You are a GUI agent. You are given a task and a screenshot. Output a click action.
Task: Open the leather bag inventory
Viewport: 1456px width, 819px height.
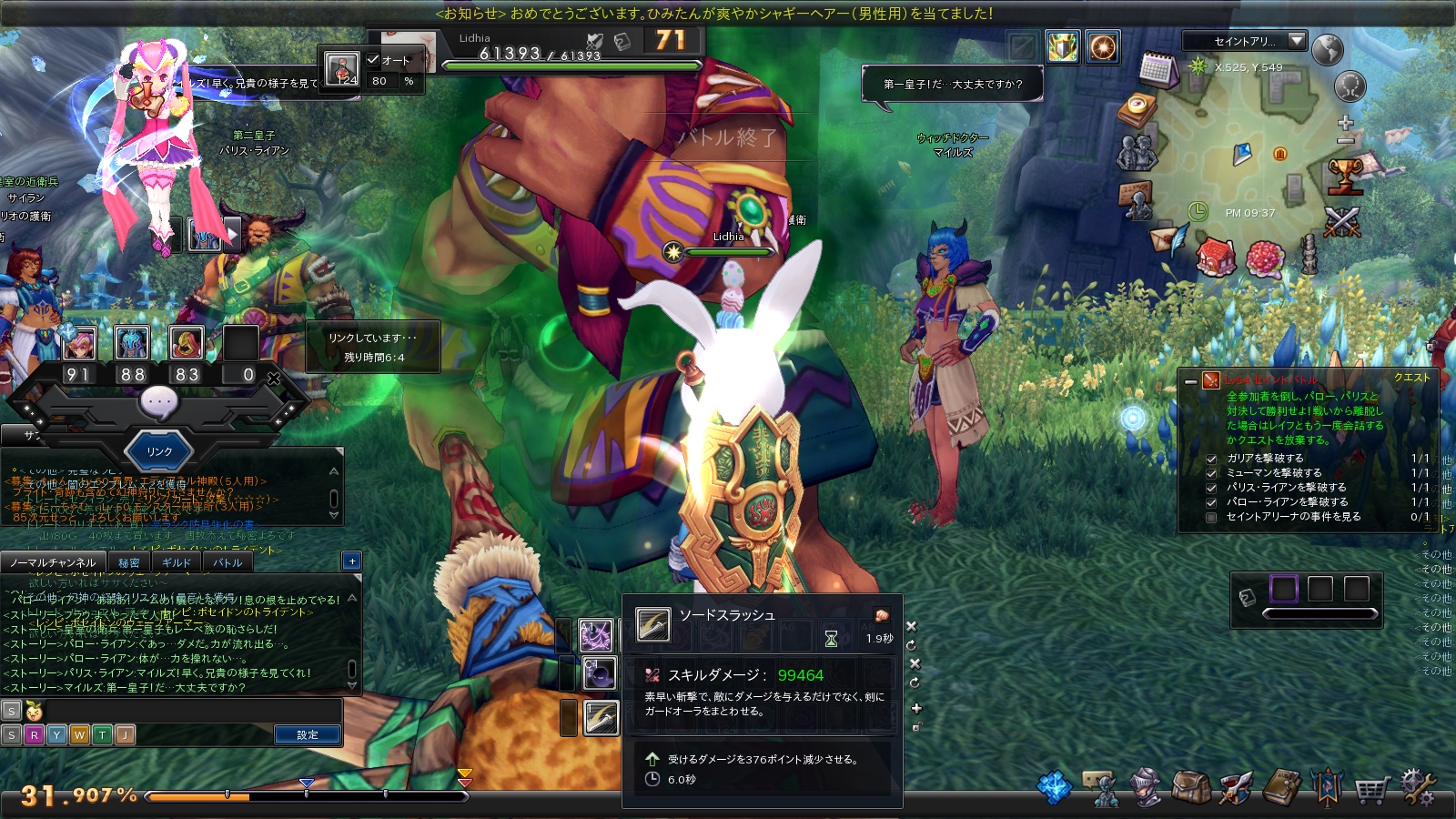click(1191, 788)
